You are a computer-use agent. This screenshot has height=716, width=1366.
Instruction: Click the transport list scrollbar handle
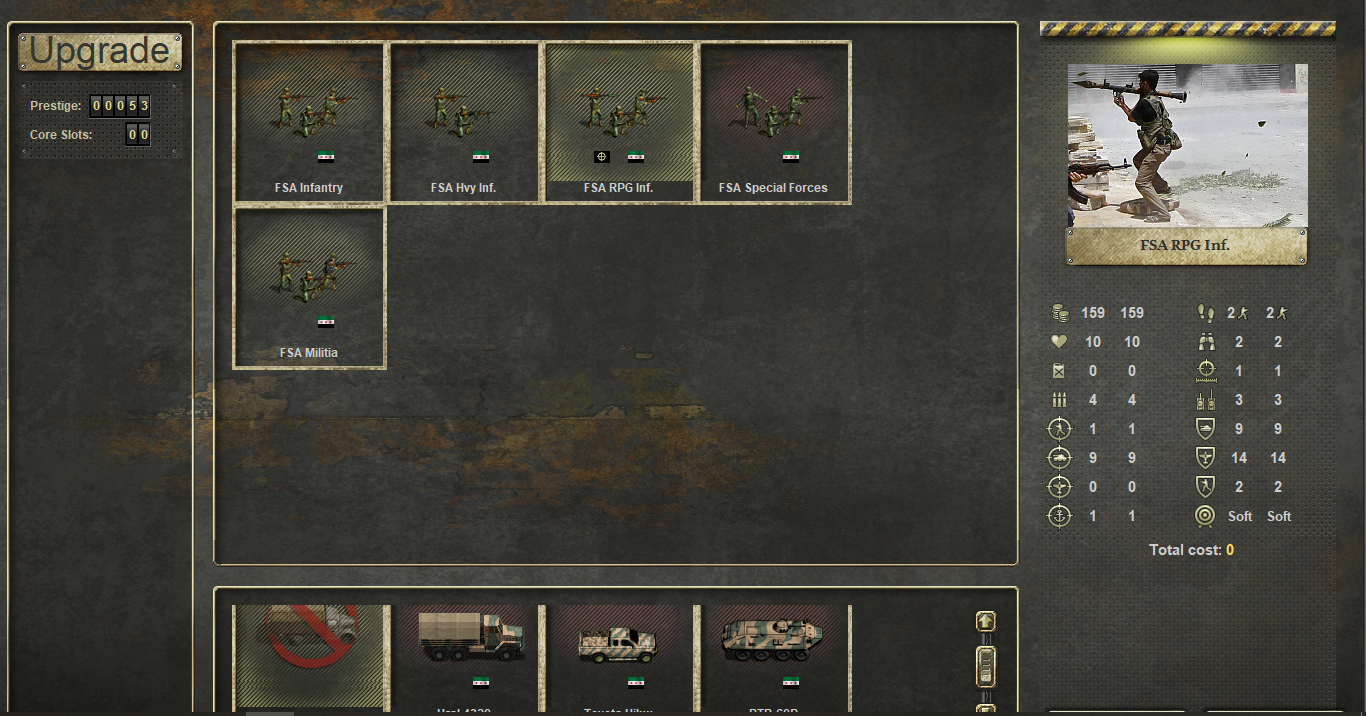tap(986, 665)
